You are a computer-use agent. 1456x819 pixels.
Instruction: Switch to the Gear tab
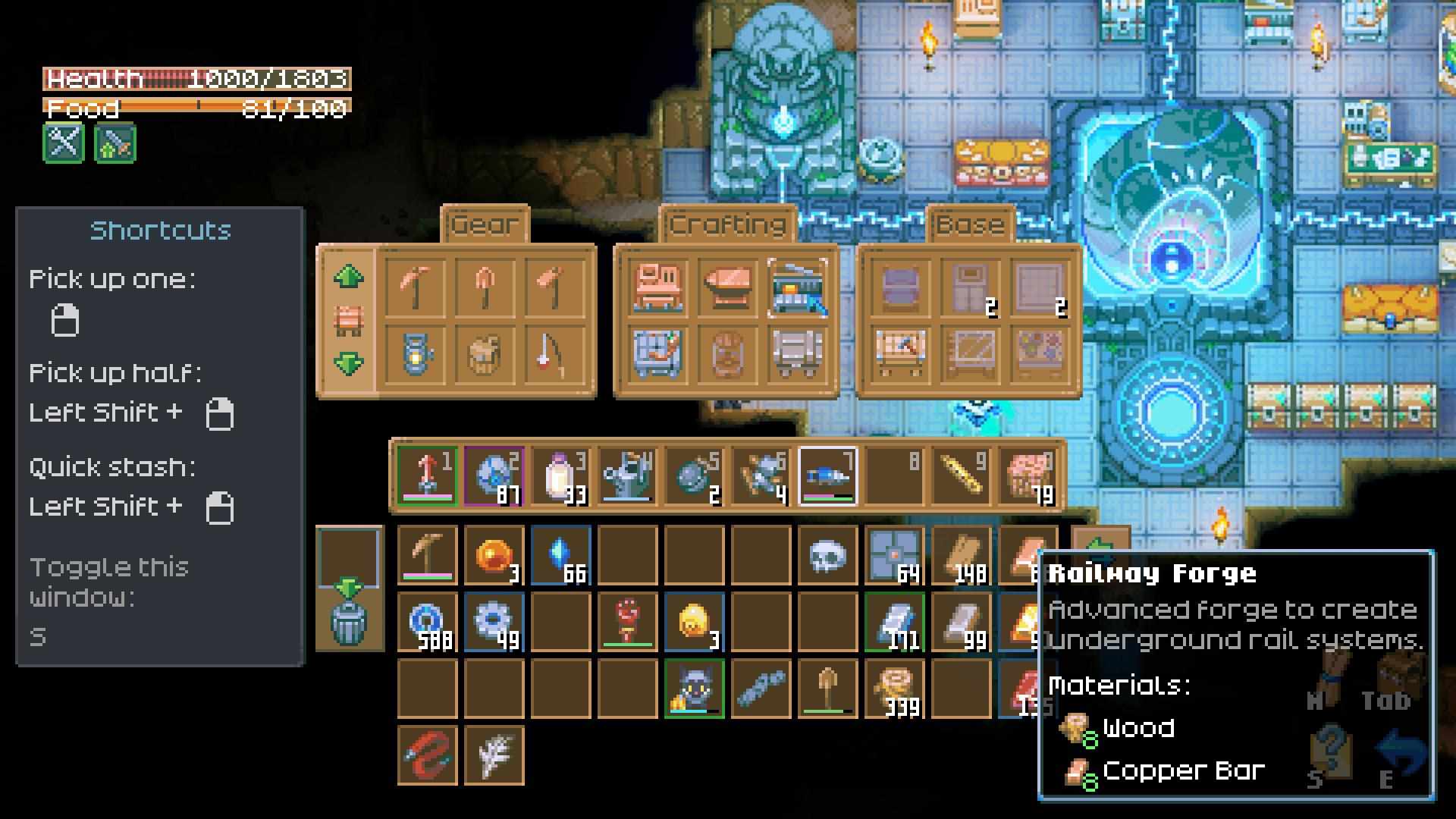(484, 224)
